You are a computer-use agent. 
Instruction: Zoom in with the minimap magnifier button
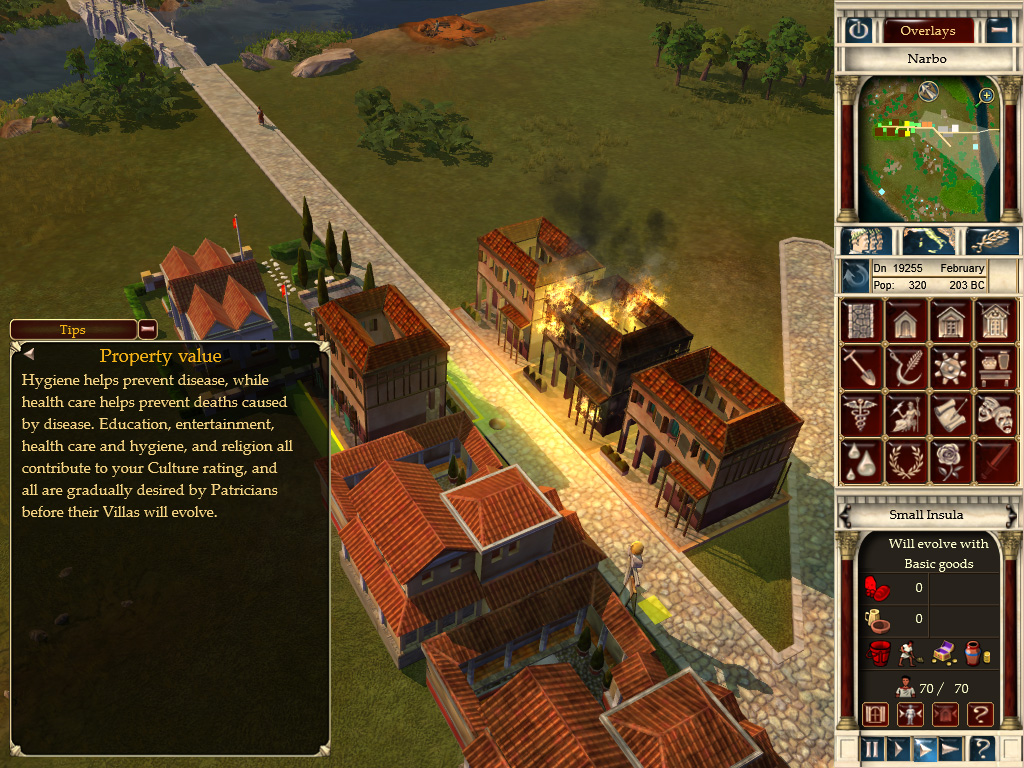[x=986, y=96]
